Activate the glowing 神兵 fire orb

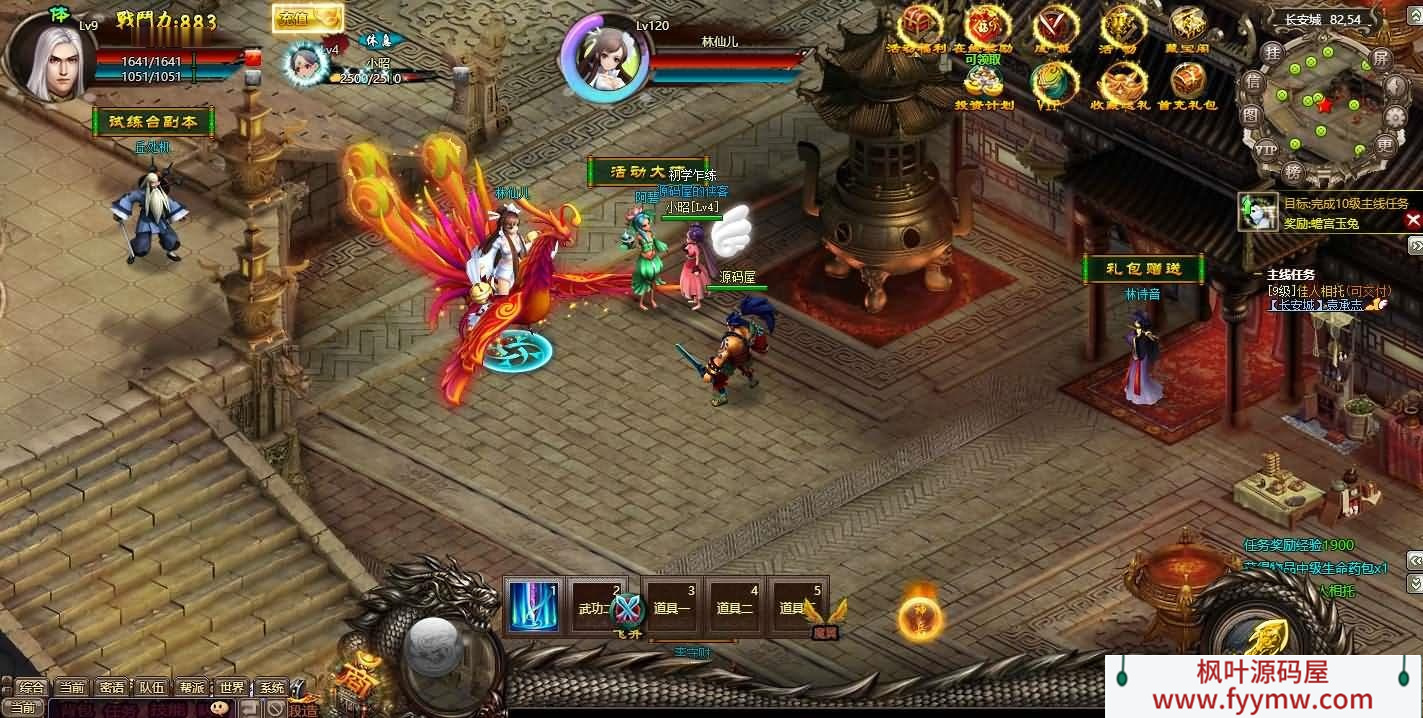tap(919, 618)
